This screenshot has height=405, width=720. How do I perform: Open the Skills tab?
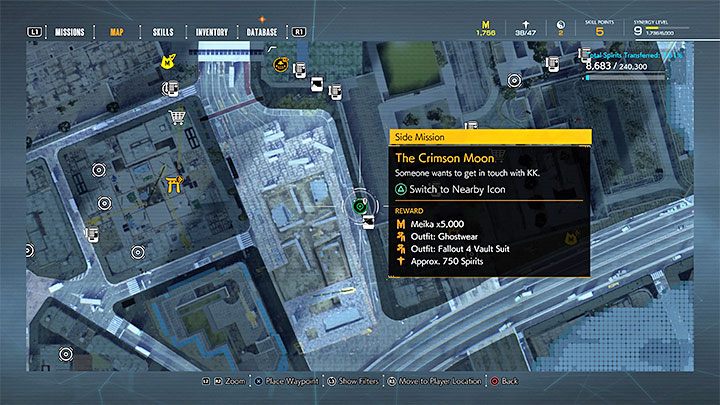pos(163,32)
